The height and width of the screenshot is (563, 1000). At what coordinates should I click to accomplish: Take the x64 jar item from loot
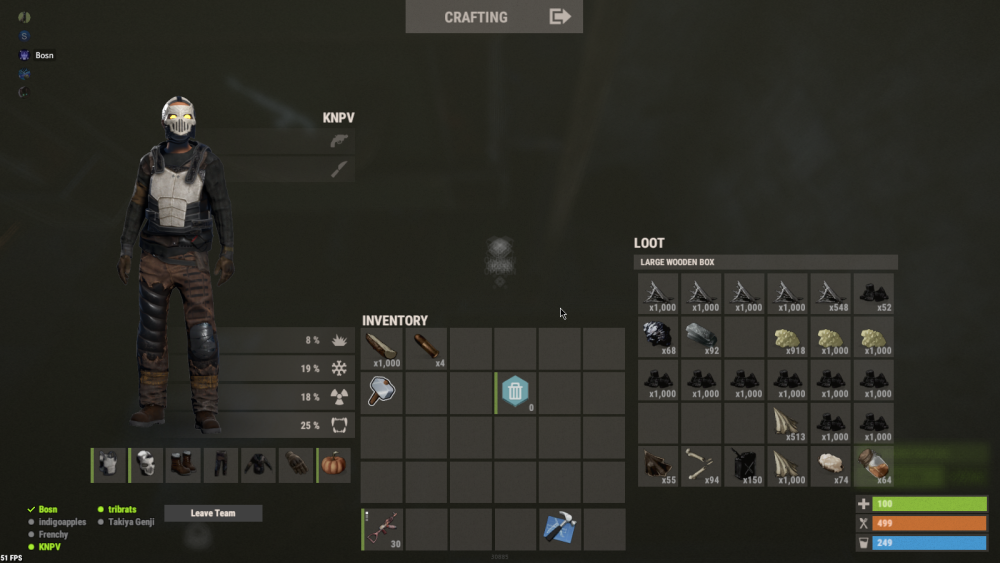point(874,466)
